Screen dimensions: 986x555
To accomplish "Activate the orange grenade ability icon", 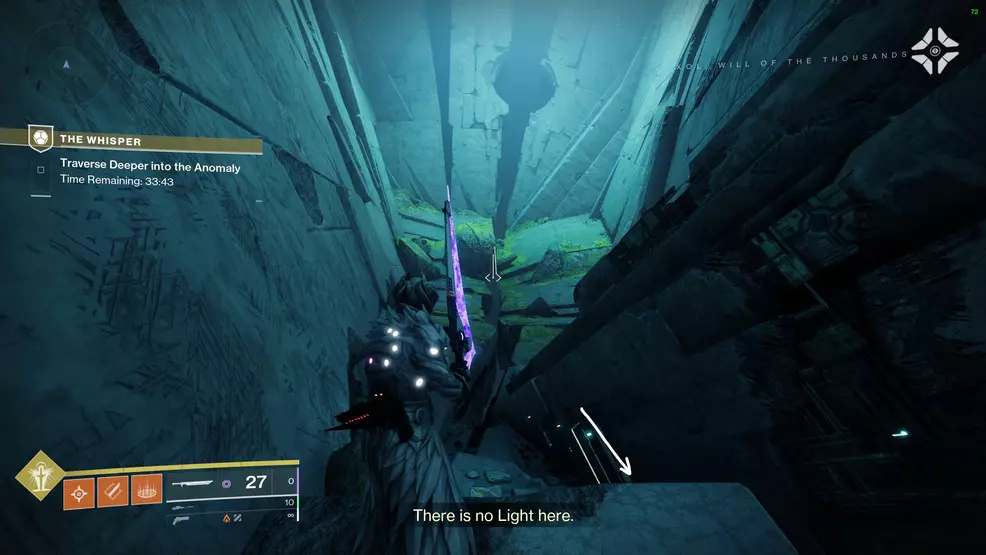I will pyautogui.click(x=80, y=494).
